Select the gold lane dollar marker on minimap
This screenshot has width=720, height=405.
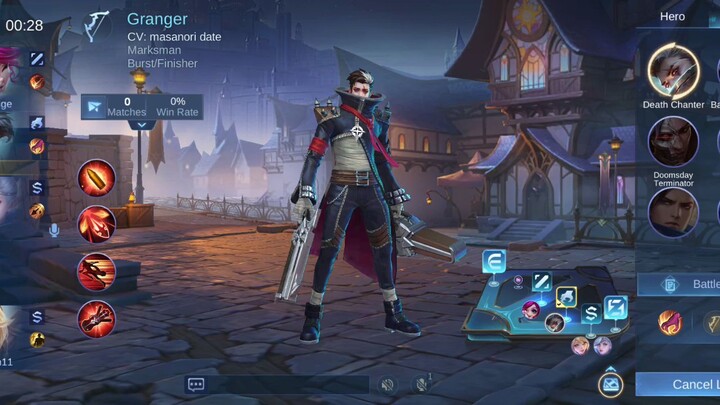point(590,313)
